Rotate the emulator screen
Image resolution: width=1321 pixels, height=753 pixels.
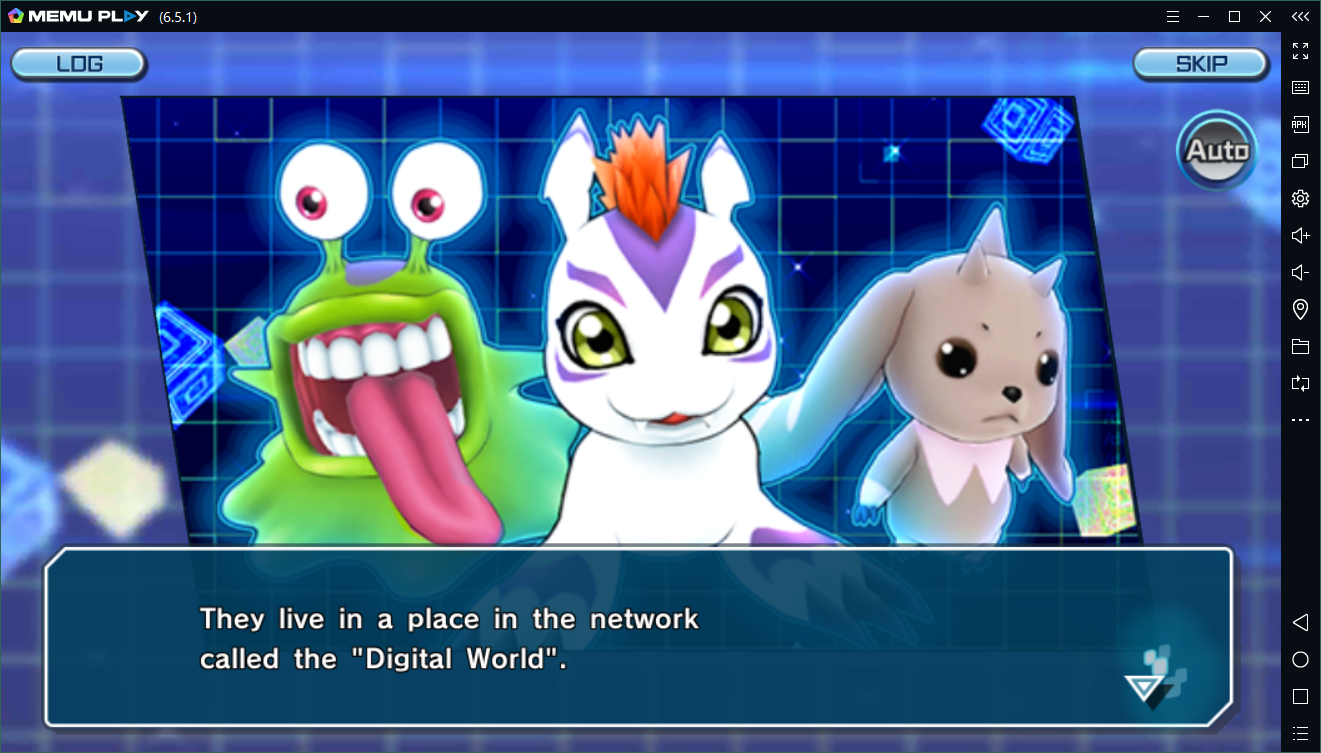point(1300,383)
